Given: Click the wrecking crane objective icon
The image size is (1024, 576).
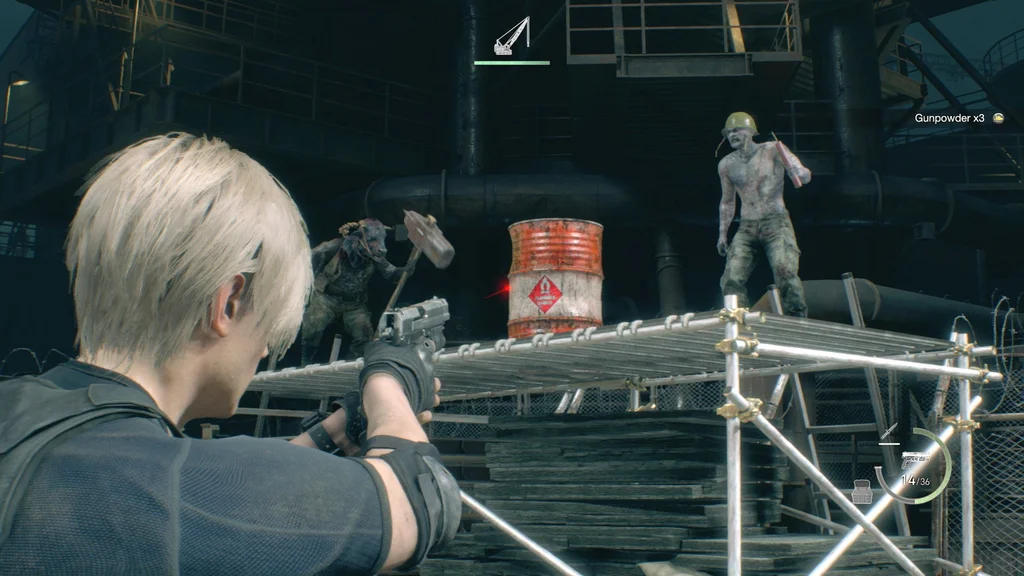Looking at the screenshot, I should (511, 38).
